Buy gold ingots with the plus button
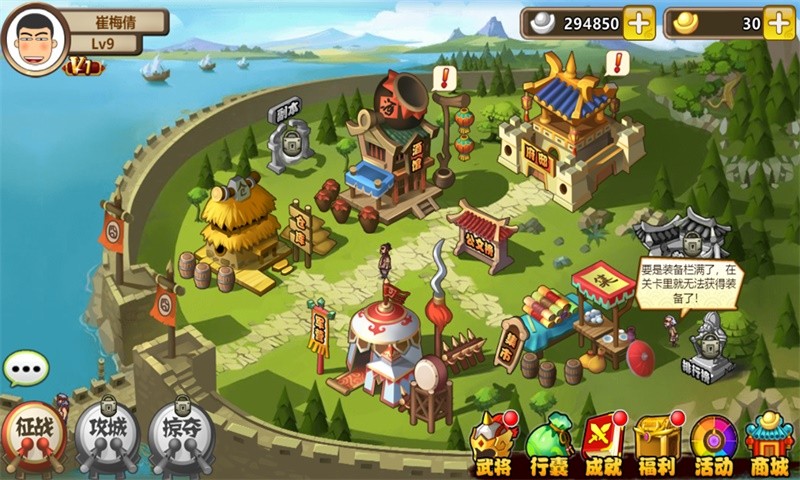This screenshot has width=800, height=480. pos(779,23)
